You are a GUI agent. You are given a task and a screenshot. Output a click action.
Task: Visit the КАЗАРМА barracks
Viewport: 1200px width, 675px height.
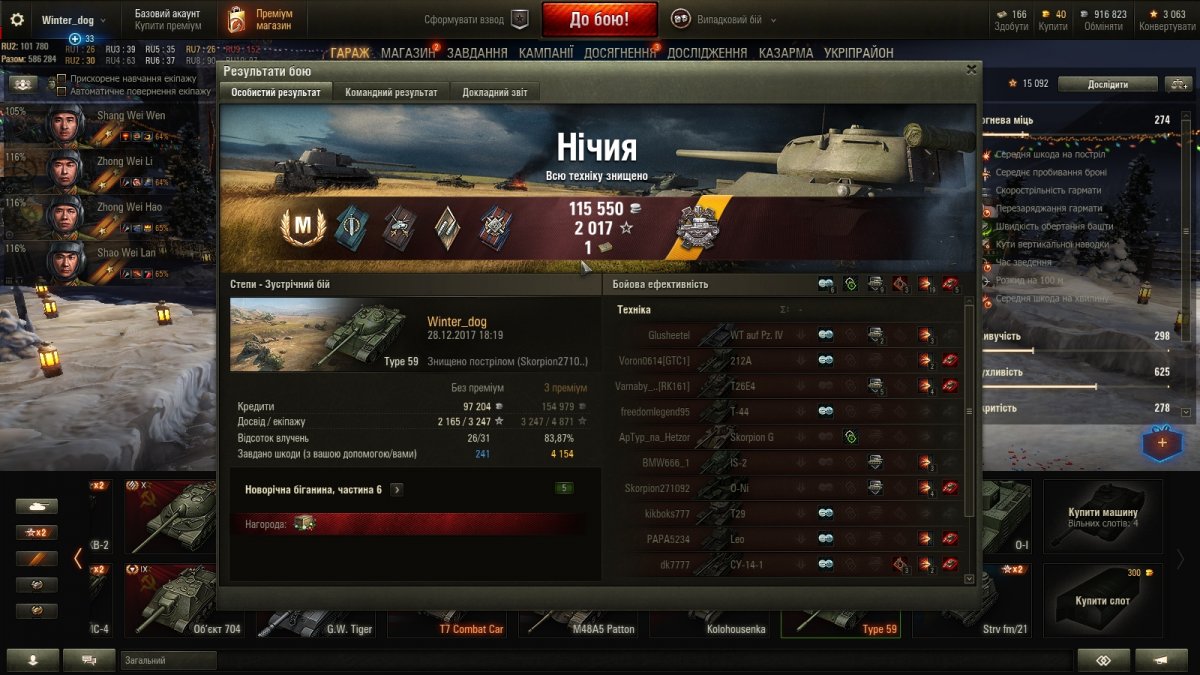point(786,53)
